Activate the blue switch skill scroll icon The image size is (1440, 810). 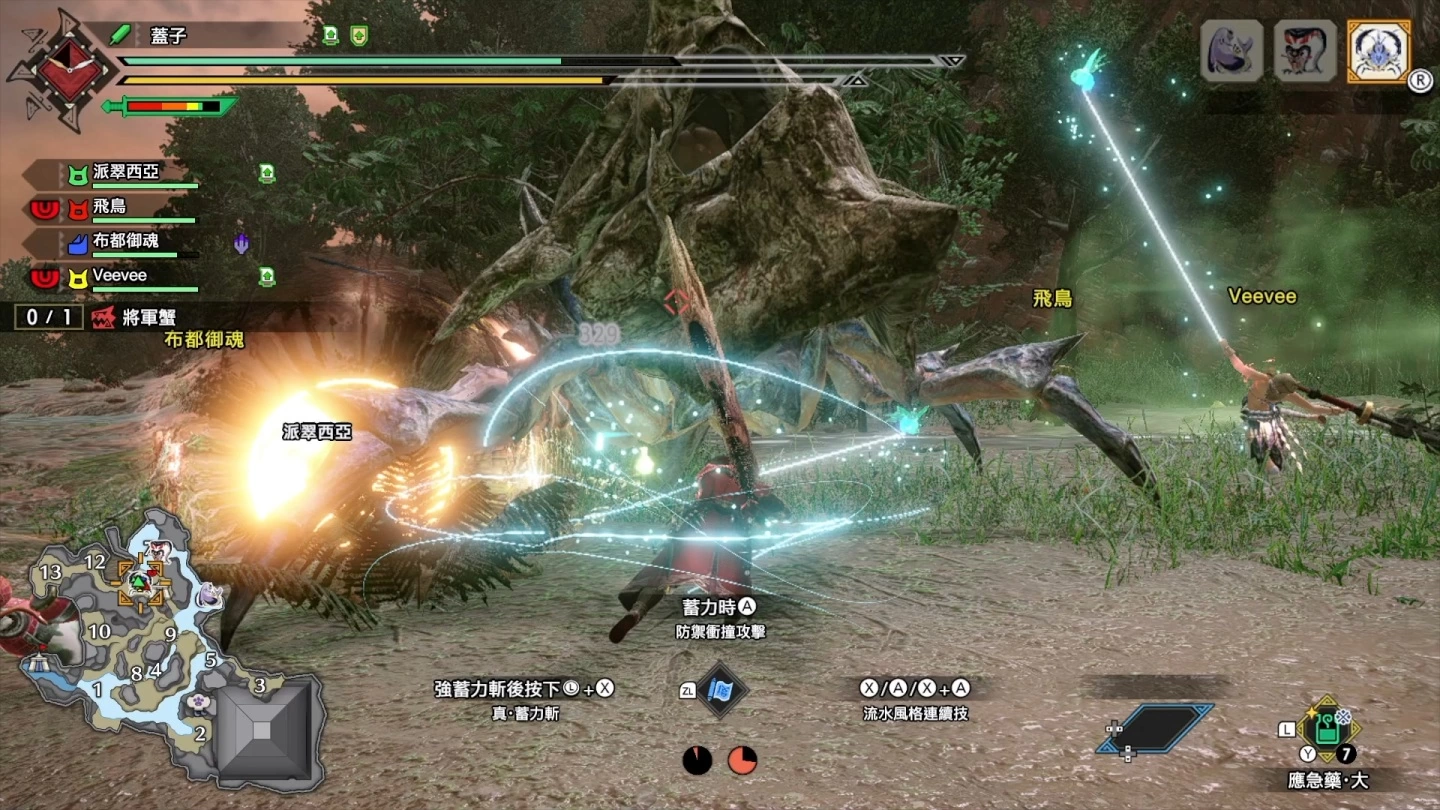pyautogui.click(x=720, y=690)
